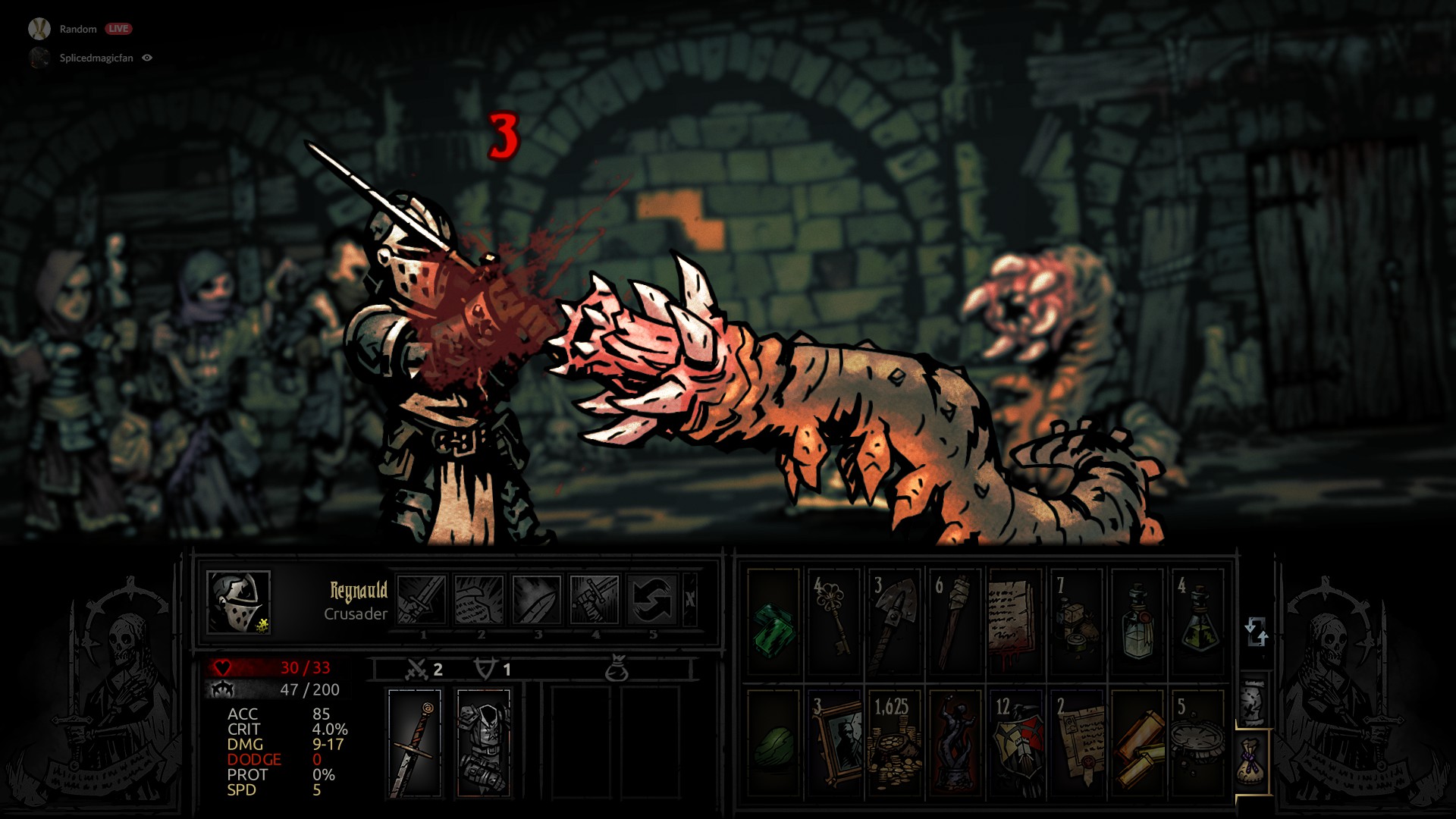Viewport: 1456px width, 819px height.
Task: Select the emerald gems in inventory
Action: 773,623
